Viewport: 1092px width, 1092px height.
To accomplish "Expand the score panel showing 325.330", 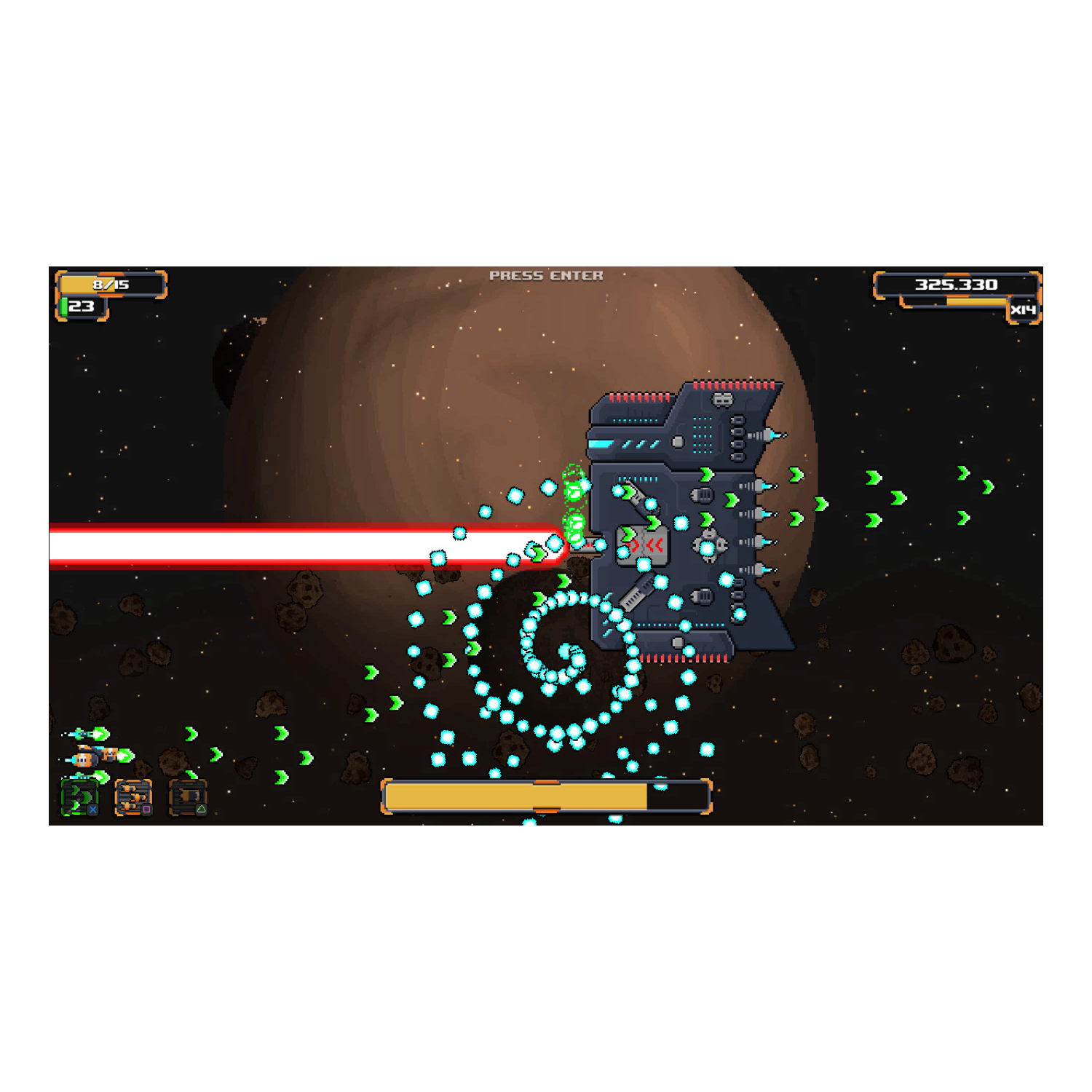I will [957, 285].
